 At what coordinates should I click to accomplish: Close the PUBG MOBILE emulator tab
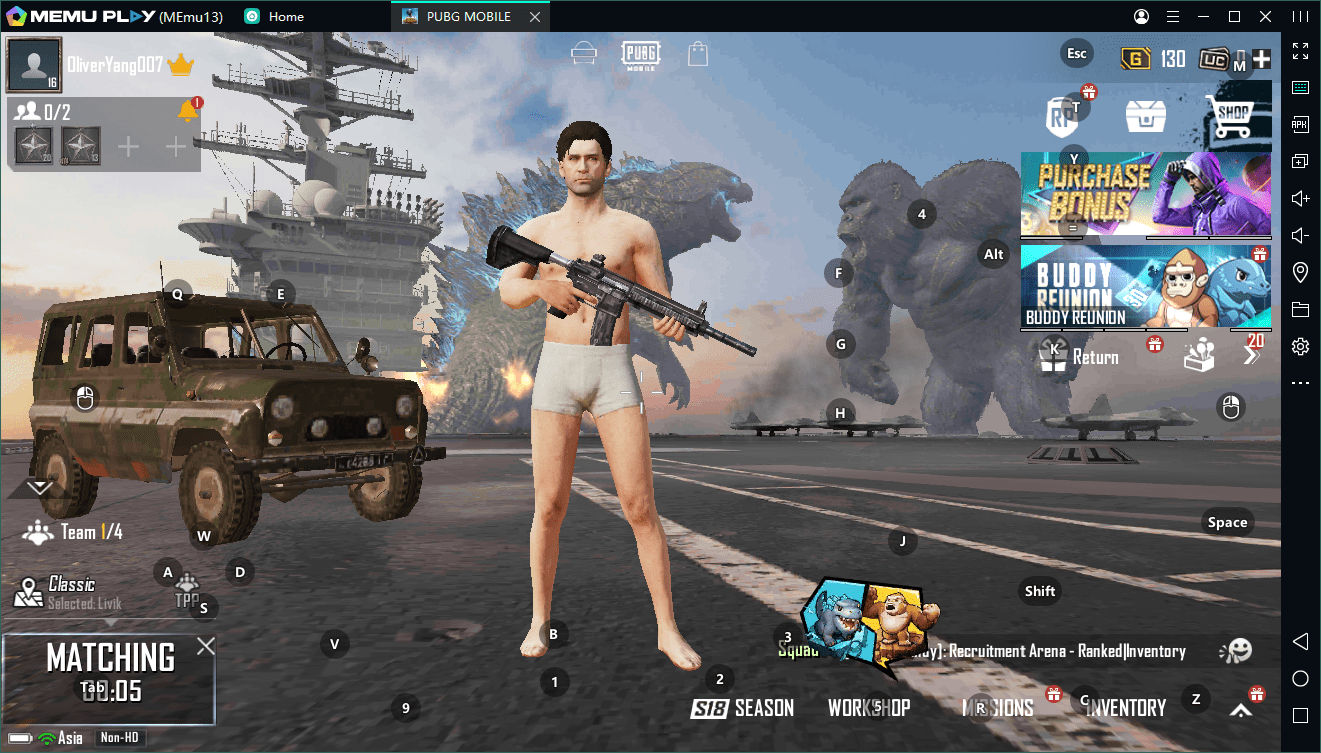tap(536, 17)
